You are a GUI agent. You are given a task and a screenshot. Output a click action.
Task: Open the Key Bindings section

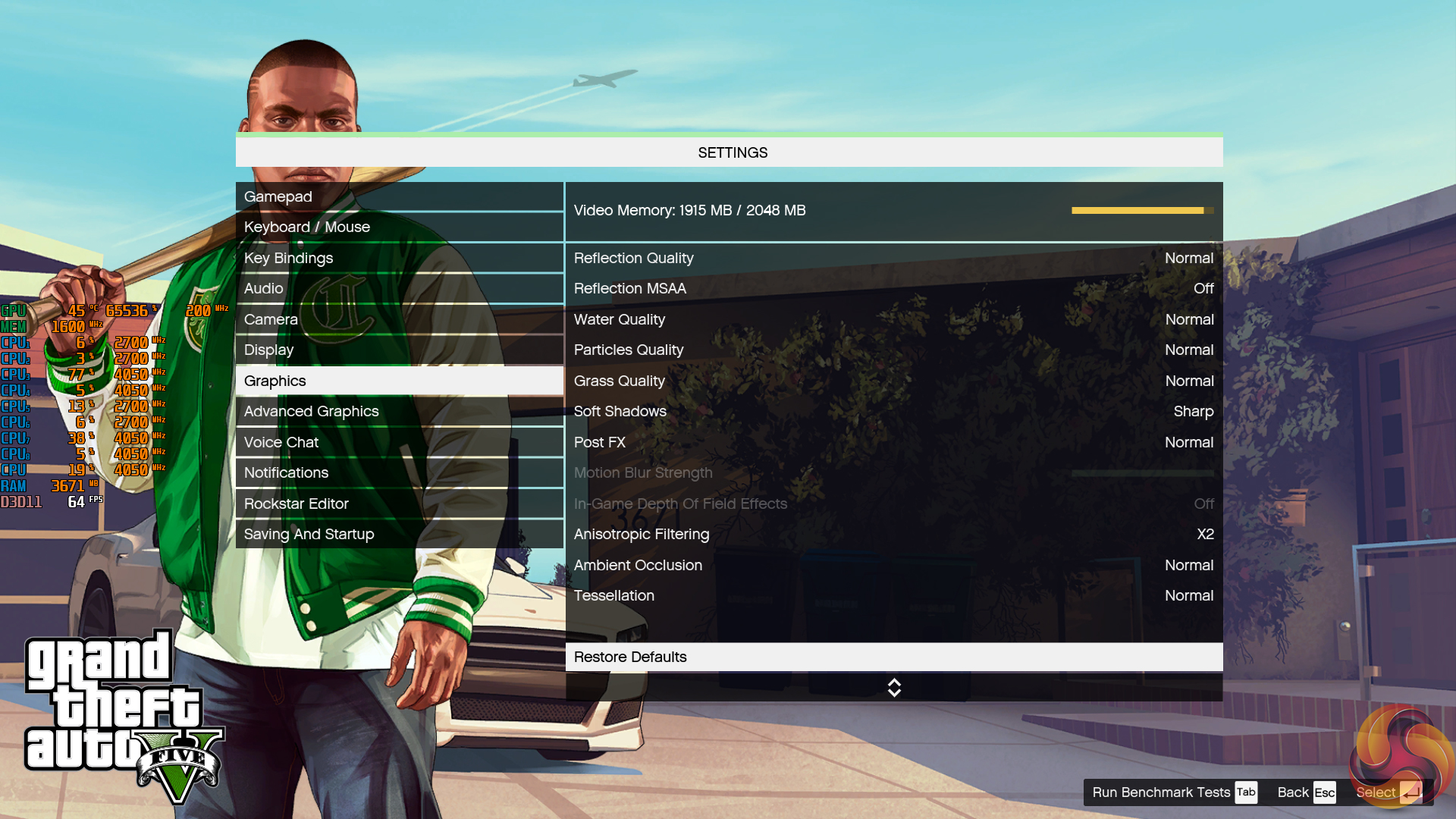tap(399, 258)
